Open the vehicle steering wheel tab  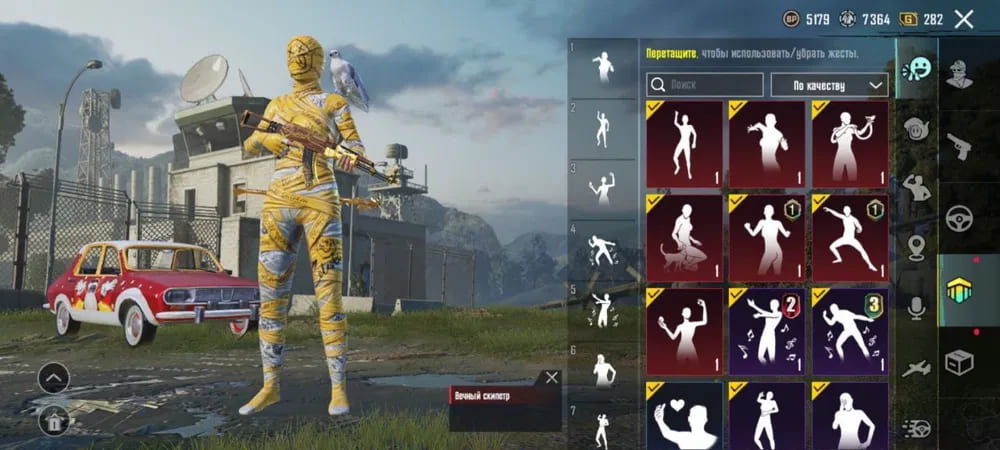click(x=960, y=218)
